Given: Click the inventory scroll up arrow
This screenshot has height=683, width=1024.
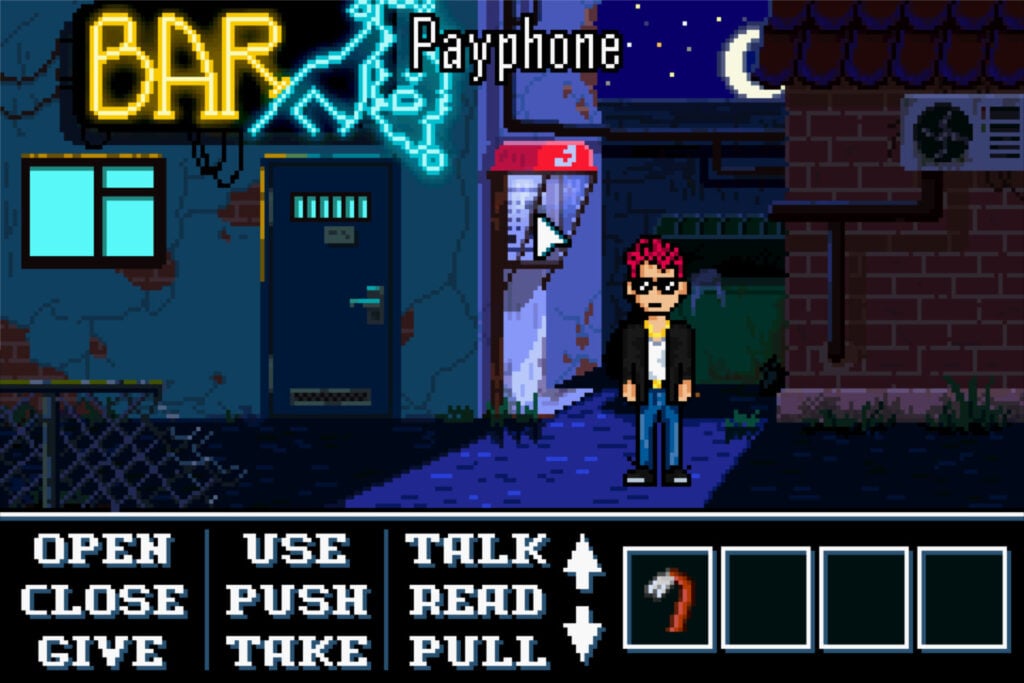Looking at the screenshot, I should 584,564.
